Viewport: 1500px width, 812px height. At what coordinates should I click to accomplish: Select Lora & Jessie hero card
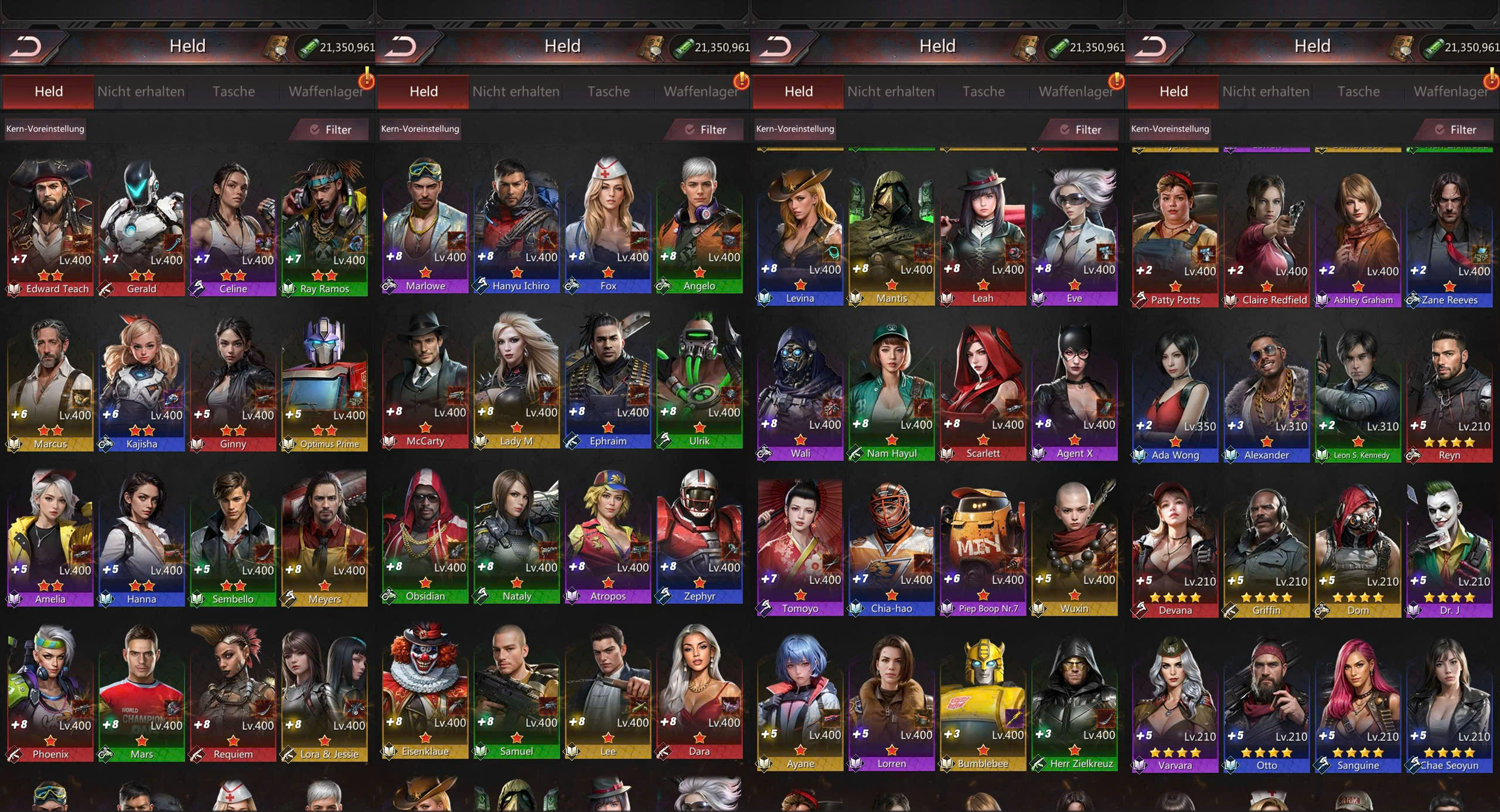coord(325,694)
